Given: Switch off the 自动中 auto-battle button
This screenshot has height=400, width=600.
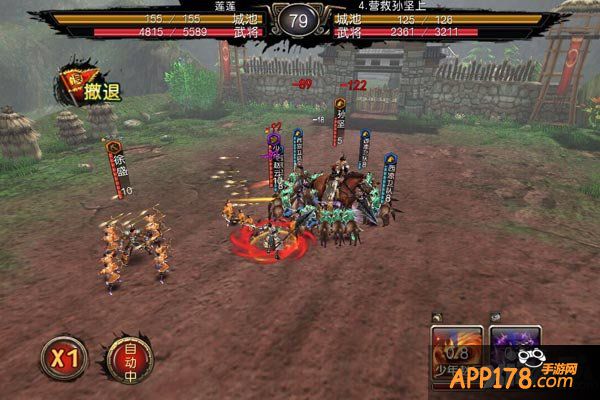Looking at the screenshot, I should (x=128, y=358).
